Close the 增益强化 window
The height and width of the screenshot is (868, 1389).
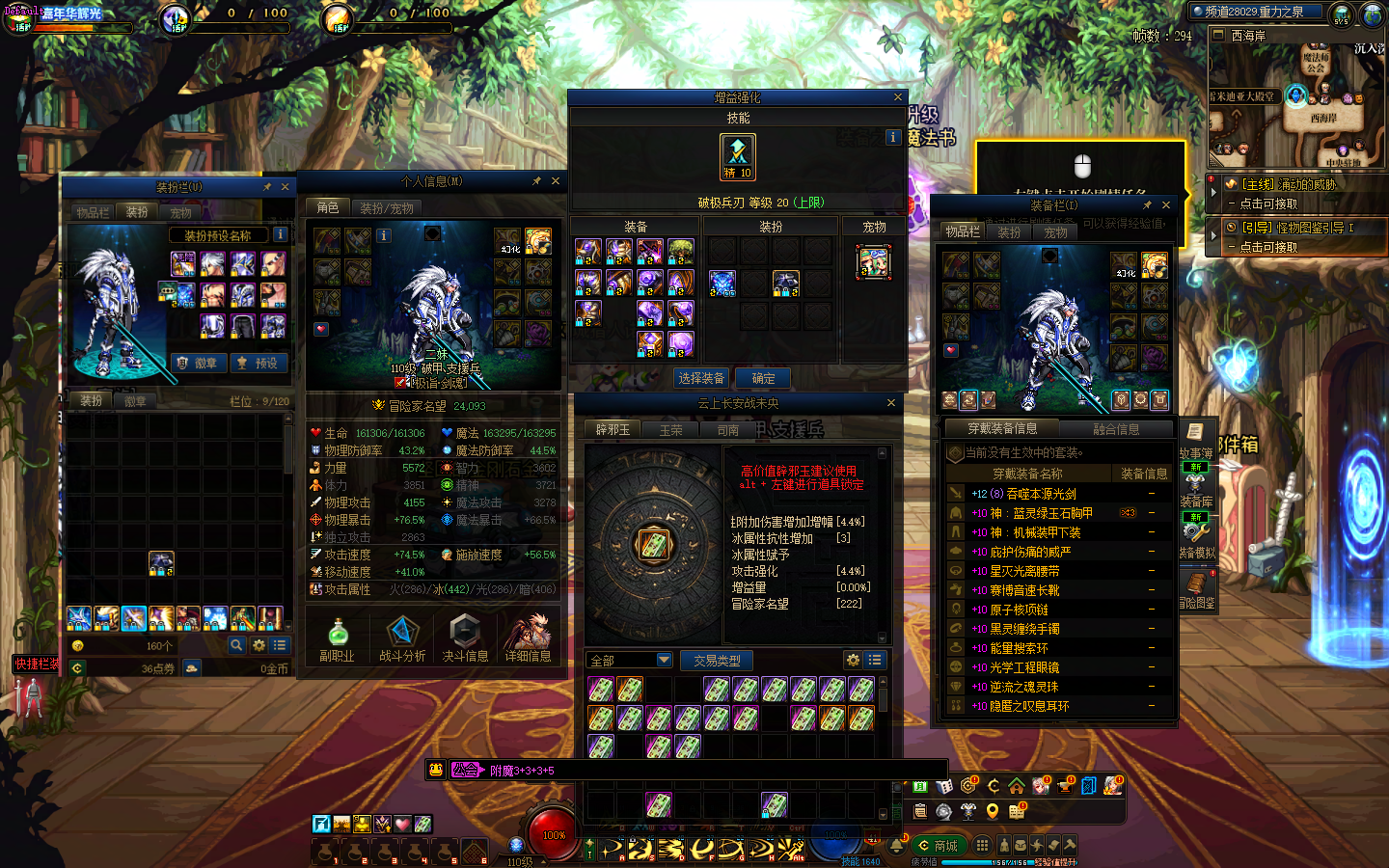tap(898, 97)
